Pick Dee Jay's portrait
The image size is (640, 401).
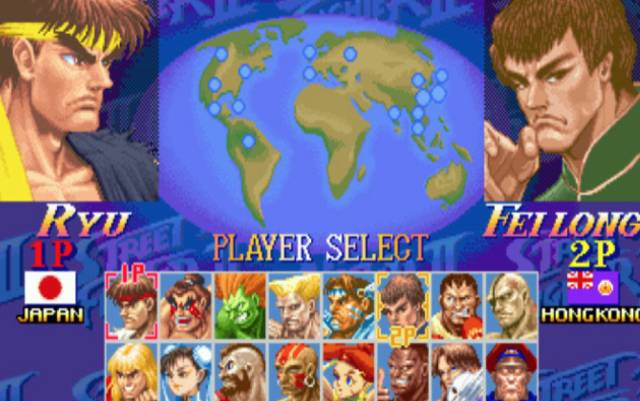(x=403, y=374)
